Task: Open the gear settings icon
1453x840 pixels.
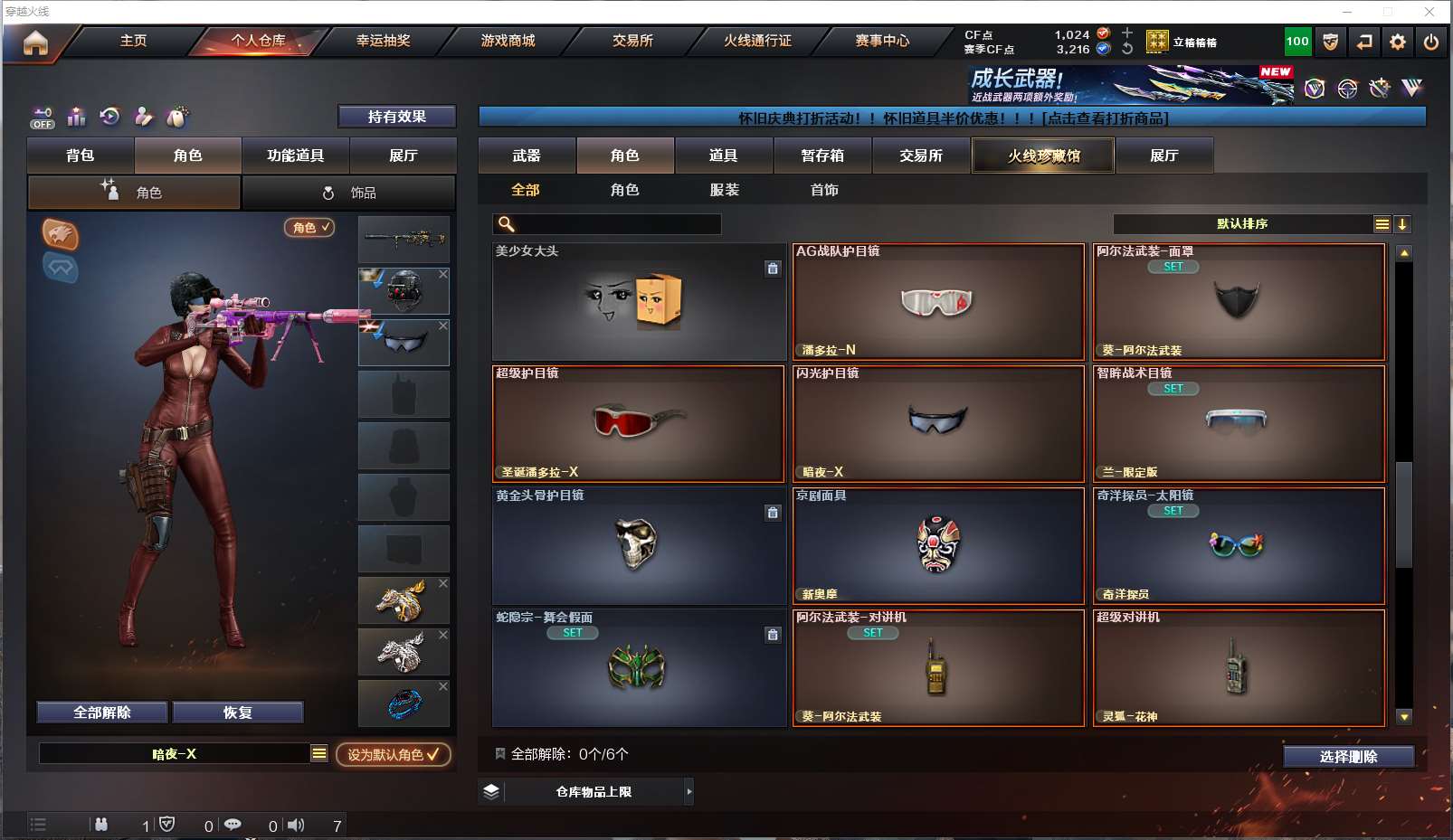Action: [1398, 42]
